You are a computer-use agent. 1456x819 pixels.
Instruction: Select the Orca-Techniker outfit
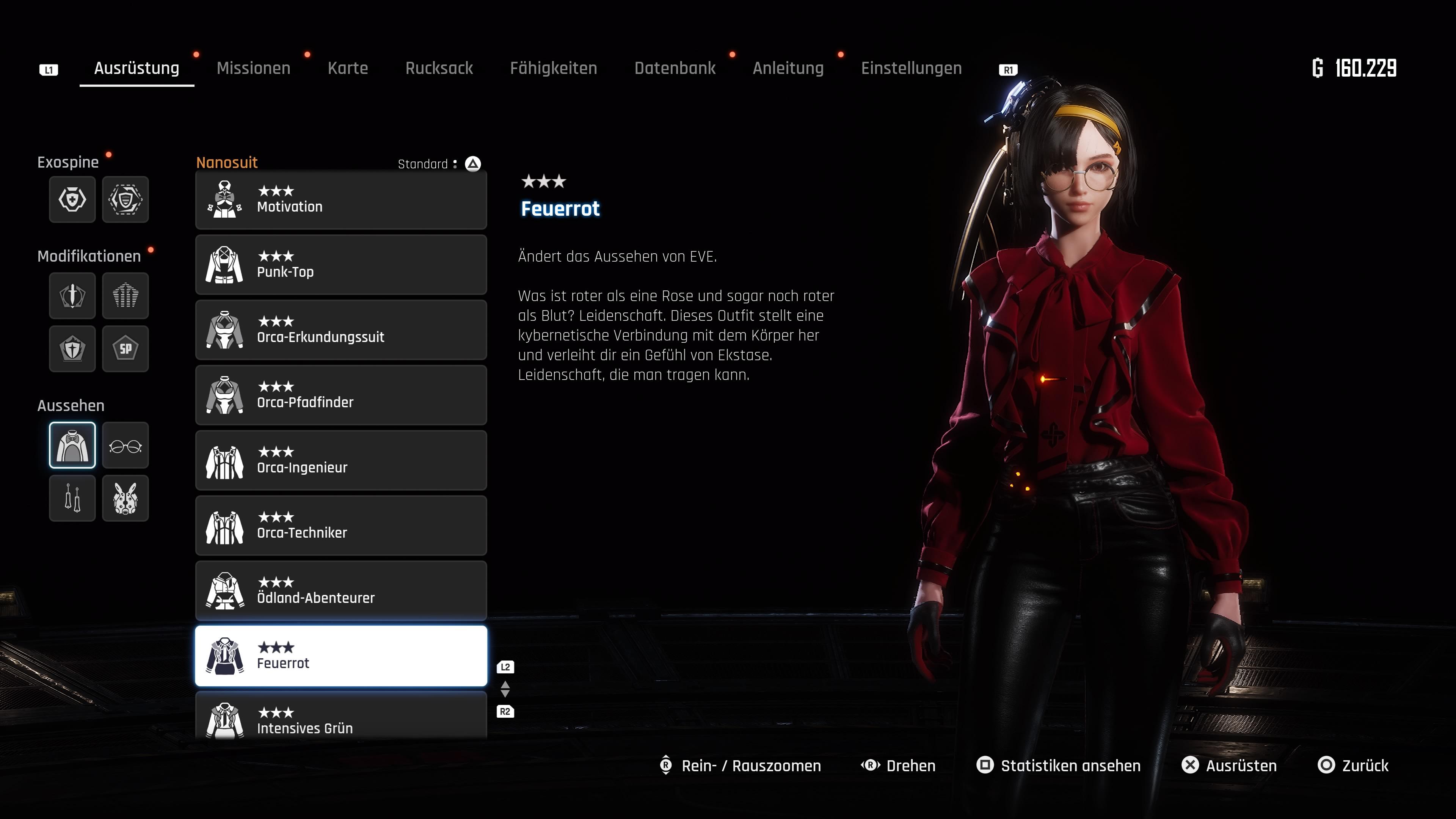click(341, 526)
